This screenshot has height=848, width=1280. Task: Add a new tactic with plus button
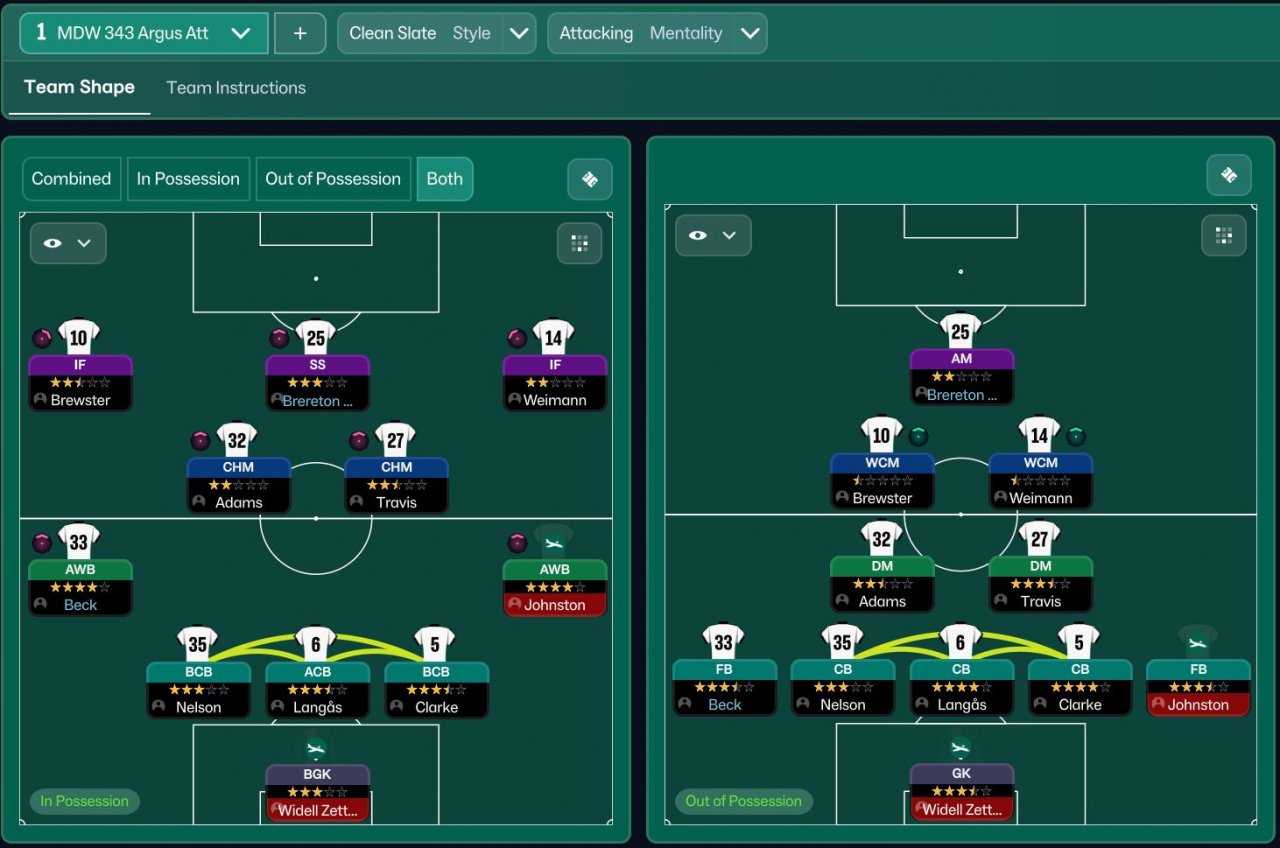click(300, 33)
